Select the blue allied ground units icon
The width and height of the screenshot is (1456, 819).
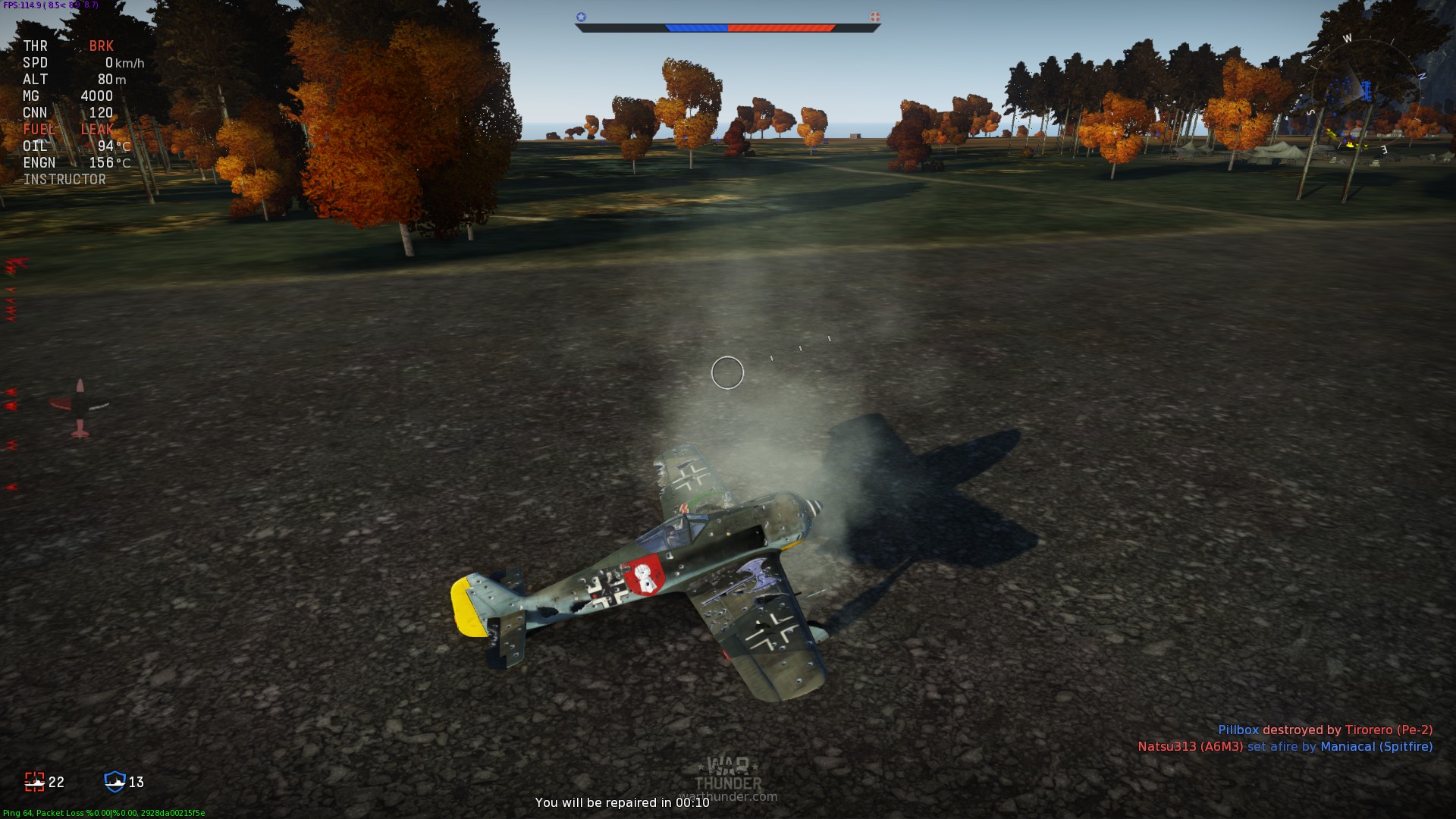pyautogui.click(x=115, y=782)
